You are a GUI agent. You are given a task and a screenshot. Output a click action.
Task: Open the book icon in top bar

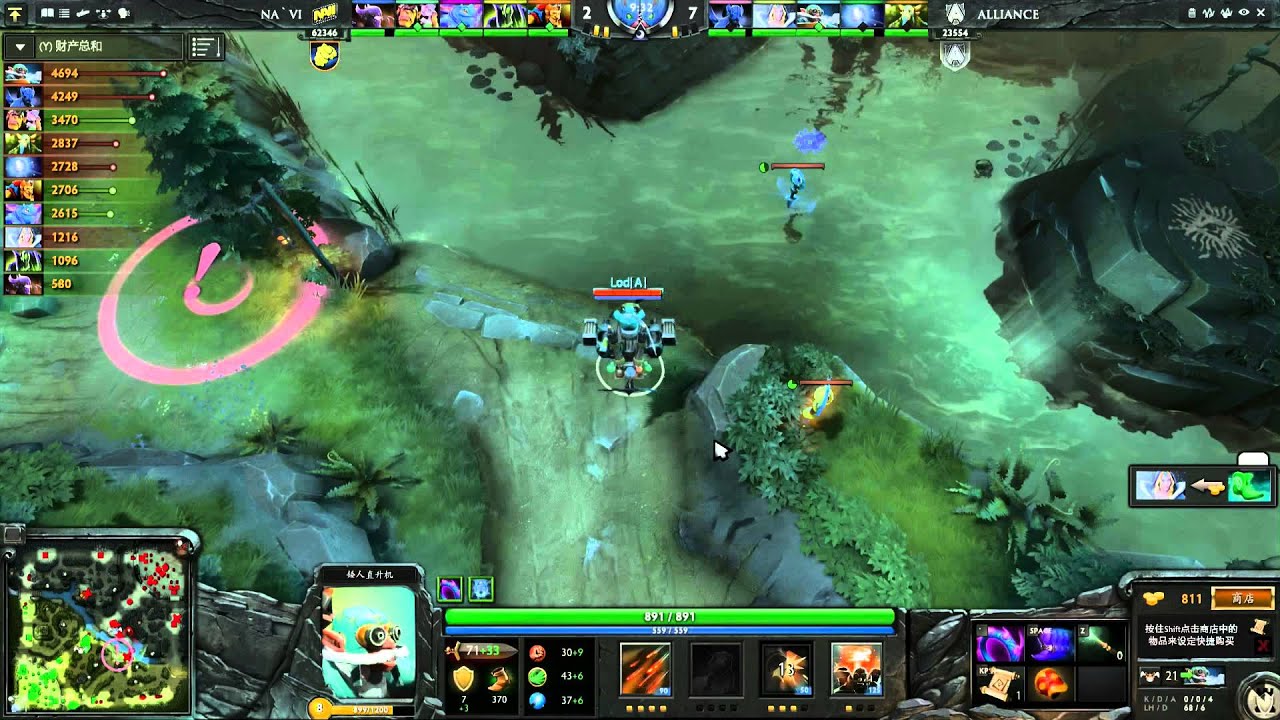[47, 14]
